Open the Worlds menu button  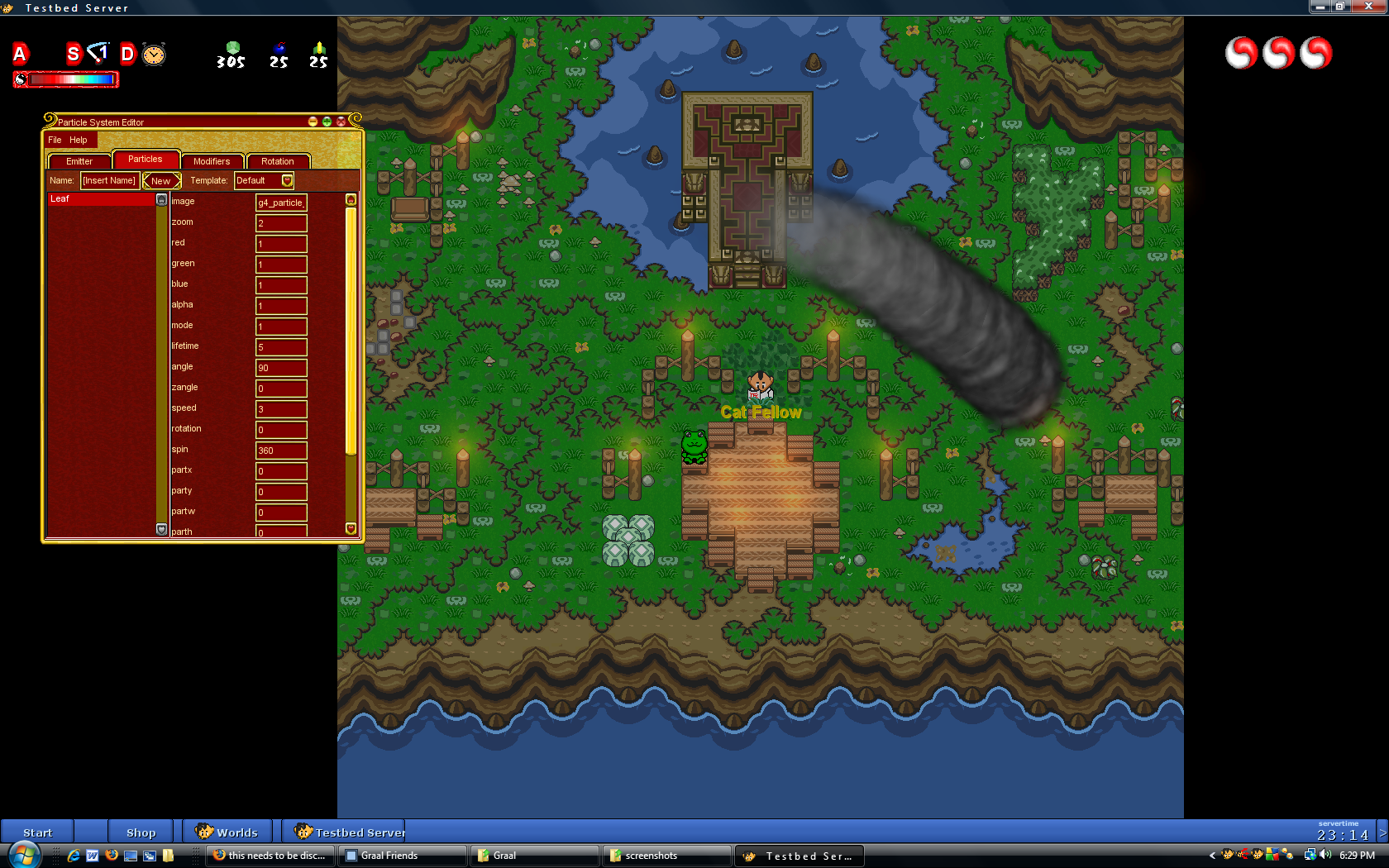coord(227,832)
